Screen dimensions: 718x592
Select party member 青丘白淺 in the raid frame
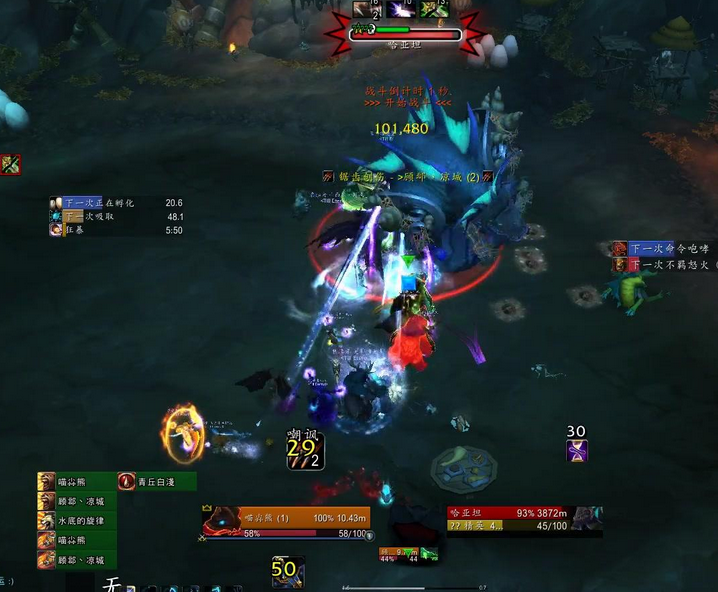click(x=157, y=482)
